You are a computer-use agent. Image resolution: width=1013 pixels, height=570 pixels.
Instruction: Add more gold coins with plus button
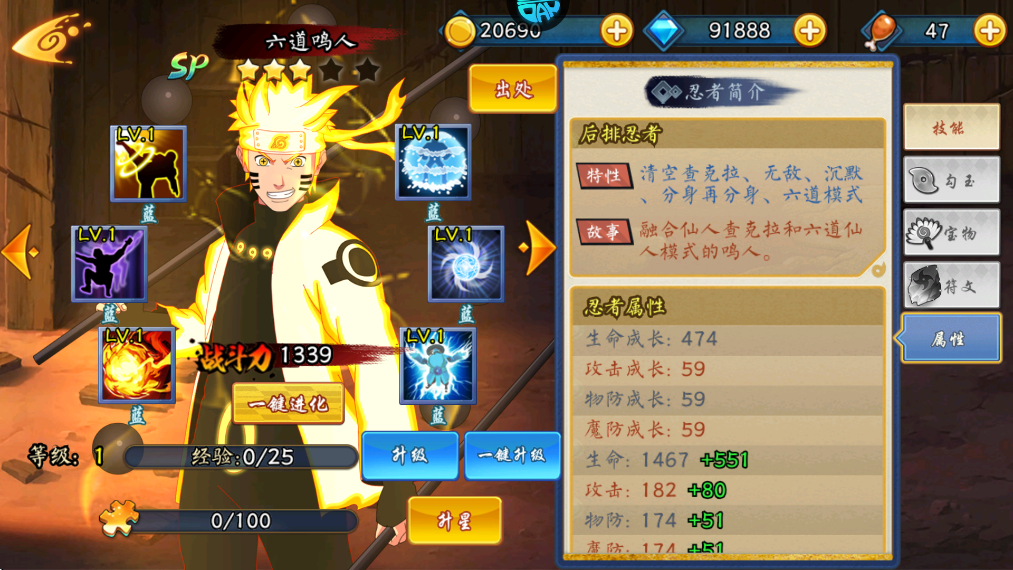coord(616,31)
